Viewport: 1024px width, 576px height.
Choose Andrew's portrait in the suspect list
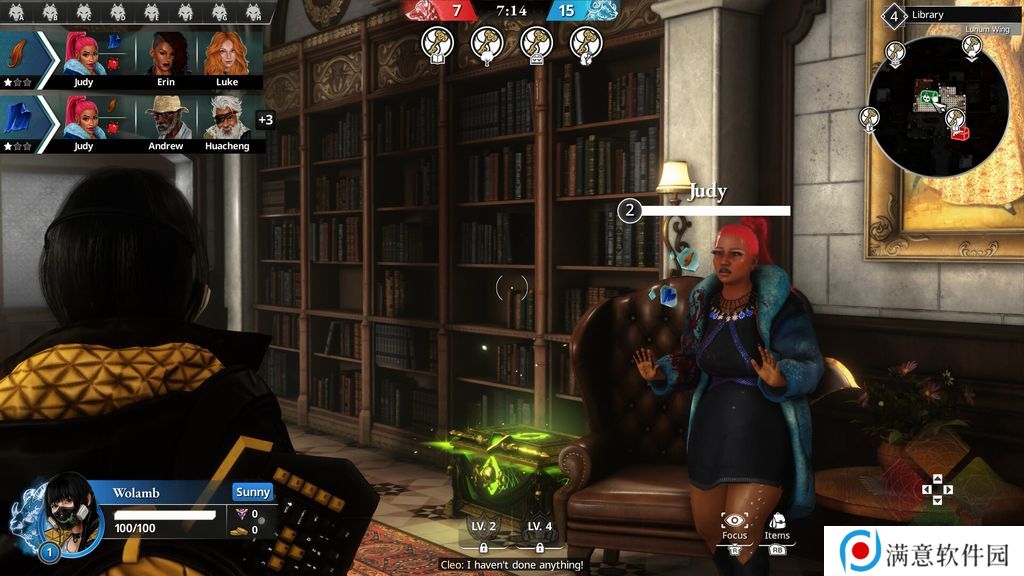165,118
